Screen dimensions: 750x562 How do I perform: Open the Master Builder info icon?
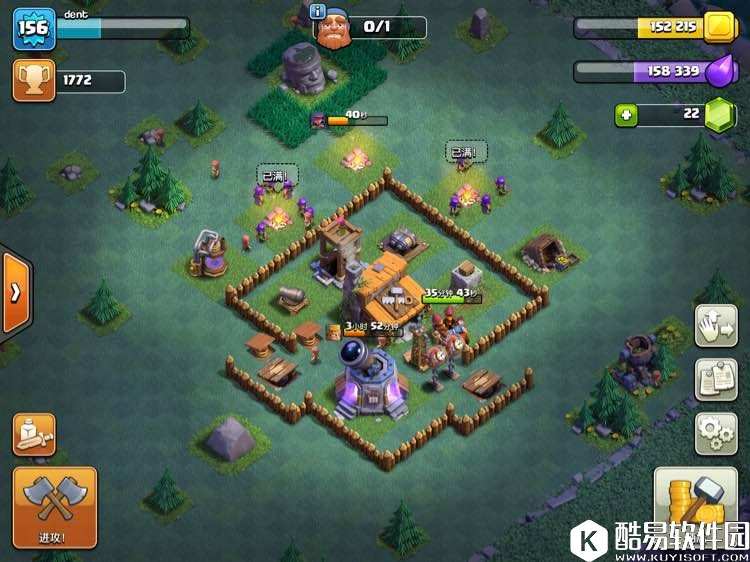click(319, 11)
